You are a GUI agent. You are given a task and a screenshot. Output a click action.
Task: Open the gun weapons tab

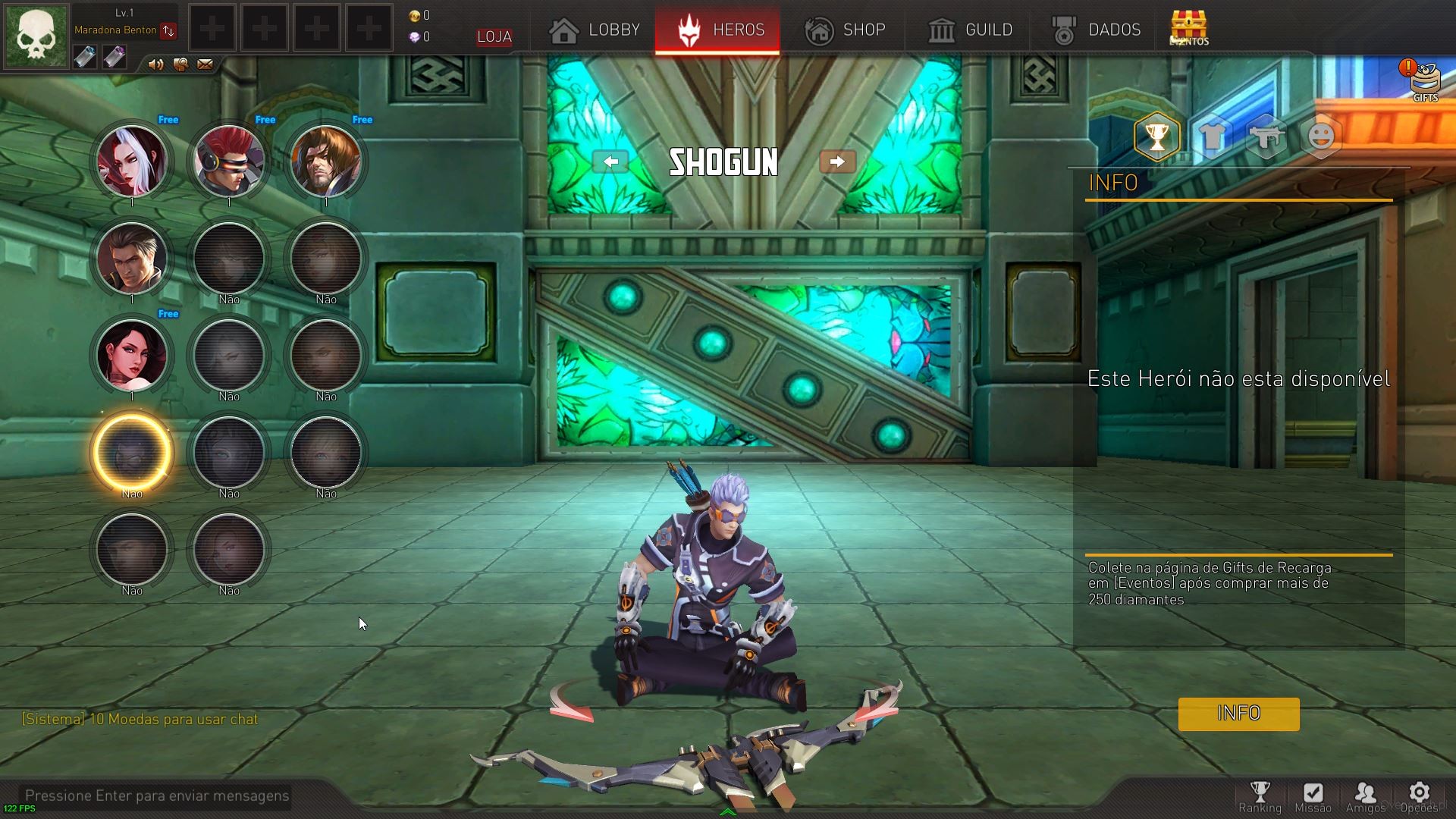[x=1266, y=136]
